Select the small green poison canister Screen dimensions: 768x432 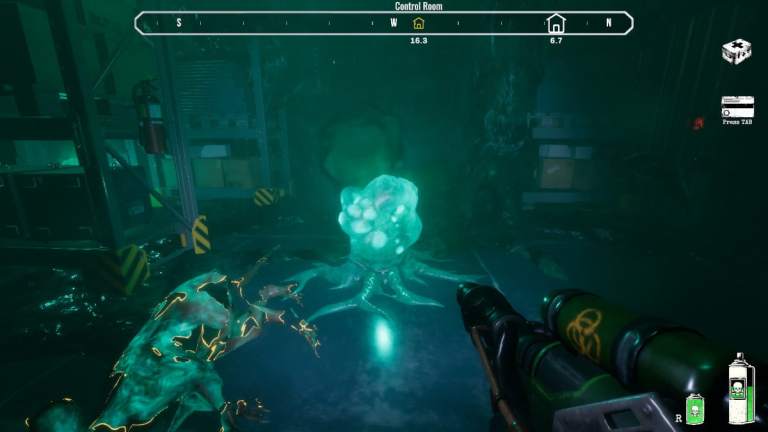click(x=694, y=408)
